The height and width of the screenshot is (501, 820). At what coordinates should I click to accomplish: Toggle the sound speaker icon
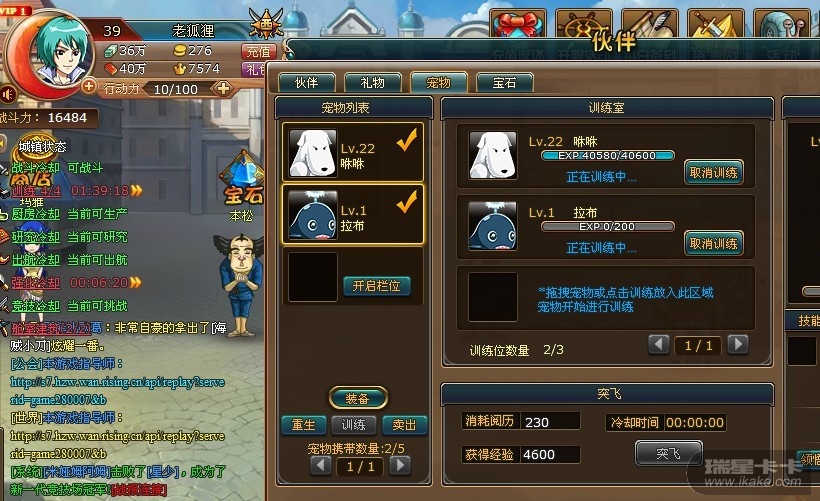click(8, 95)
